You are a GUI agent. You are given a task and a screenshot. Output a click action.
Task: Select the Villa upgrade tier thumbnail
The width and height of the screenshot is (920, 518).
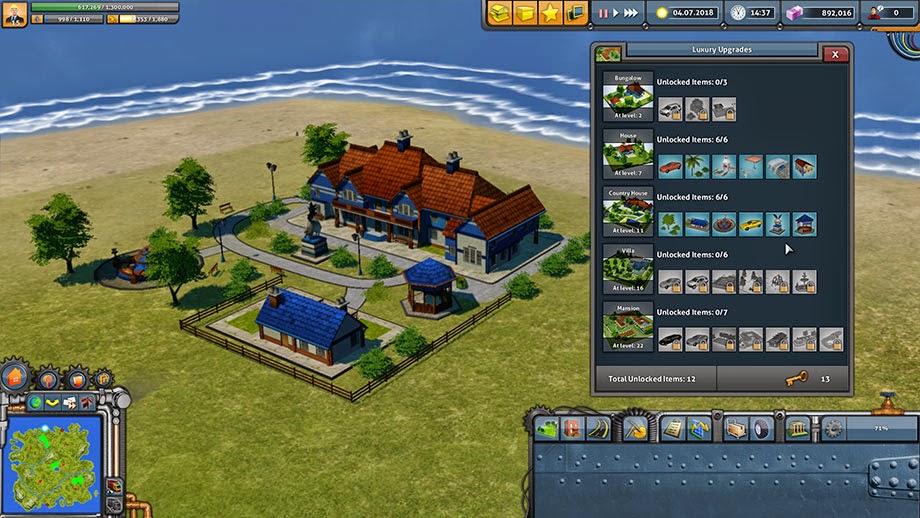point(628,269)
